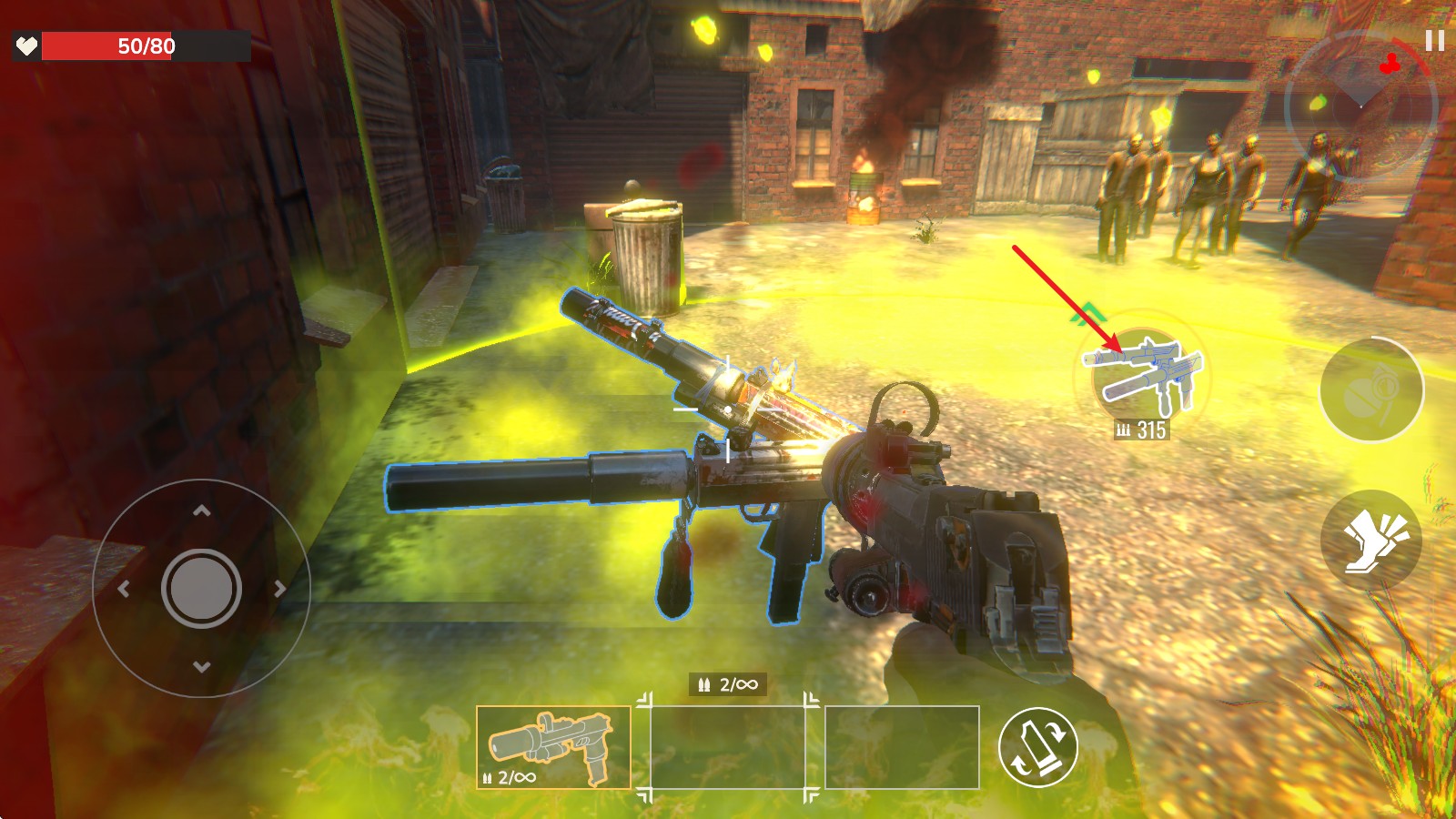
Task: Select the equipped pistol weapon slot
Action: tap(553, 747)
